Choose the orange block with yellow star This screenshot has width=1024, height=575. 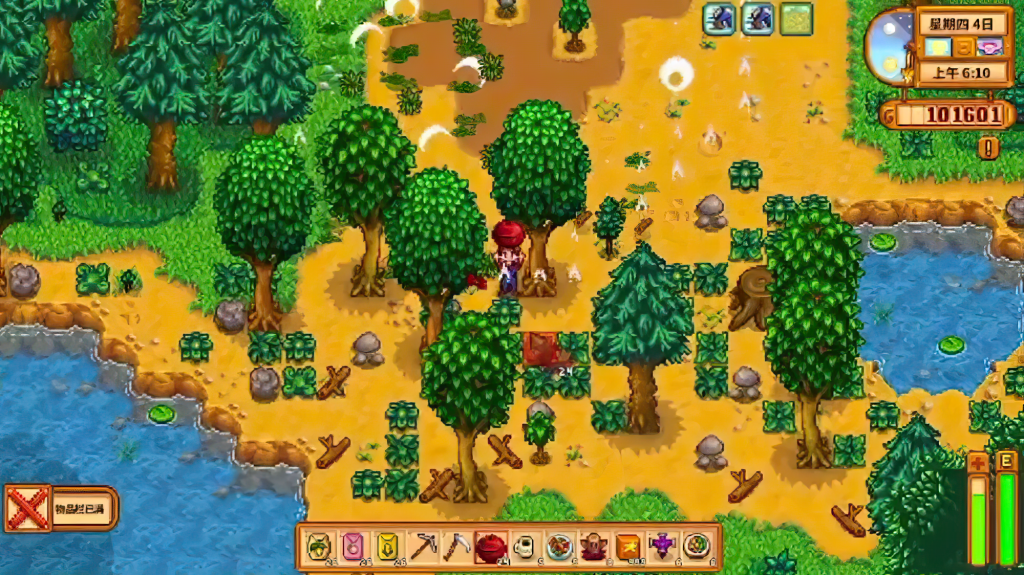pos(628,546)
